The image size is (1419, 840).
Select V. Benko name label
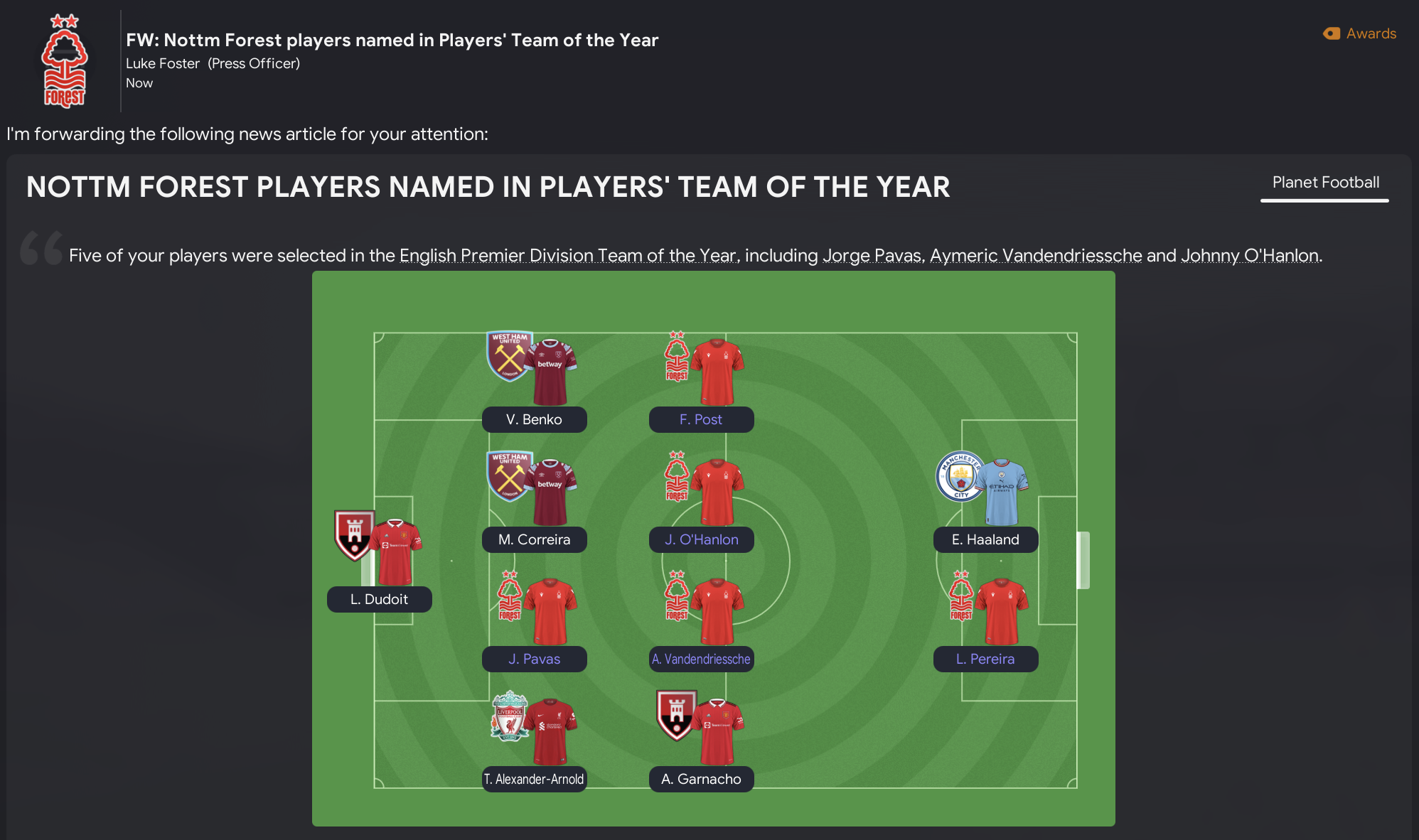(534, 419)
